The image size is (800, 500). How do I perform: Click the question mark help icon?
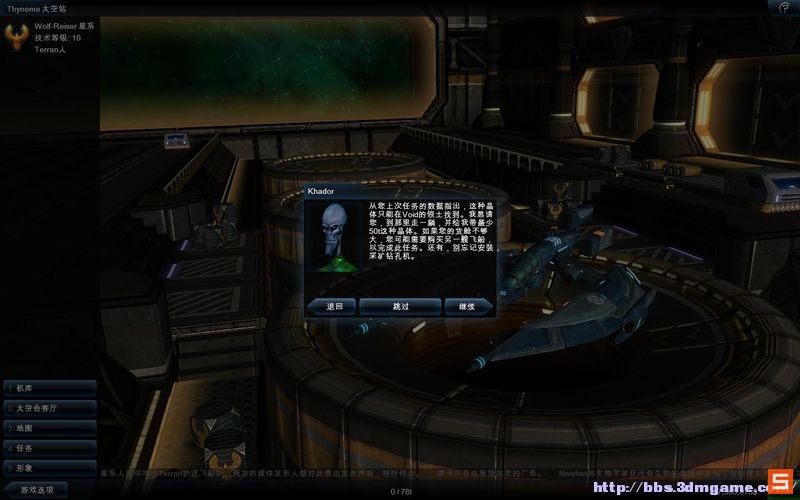(x=785, y=7)
